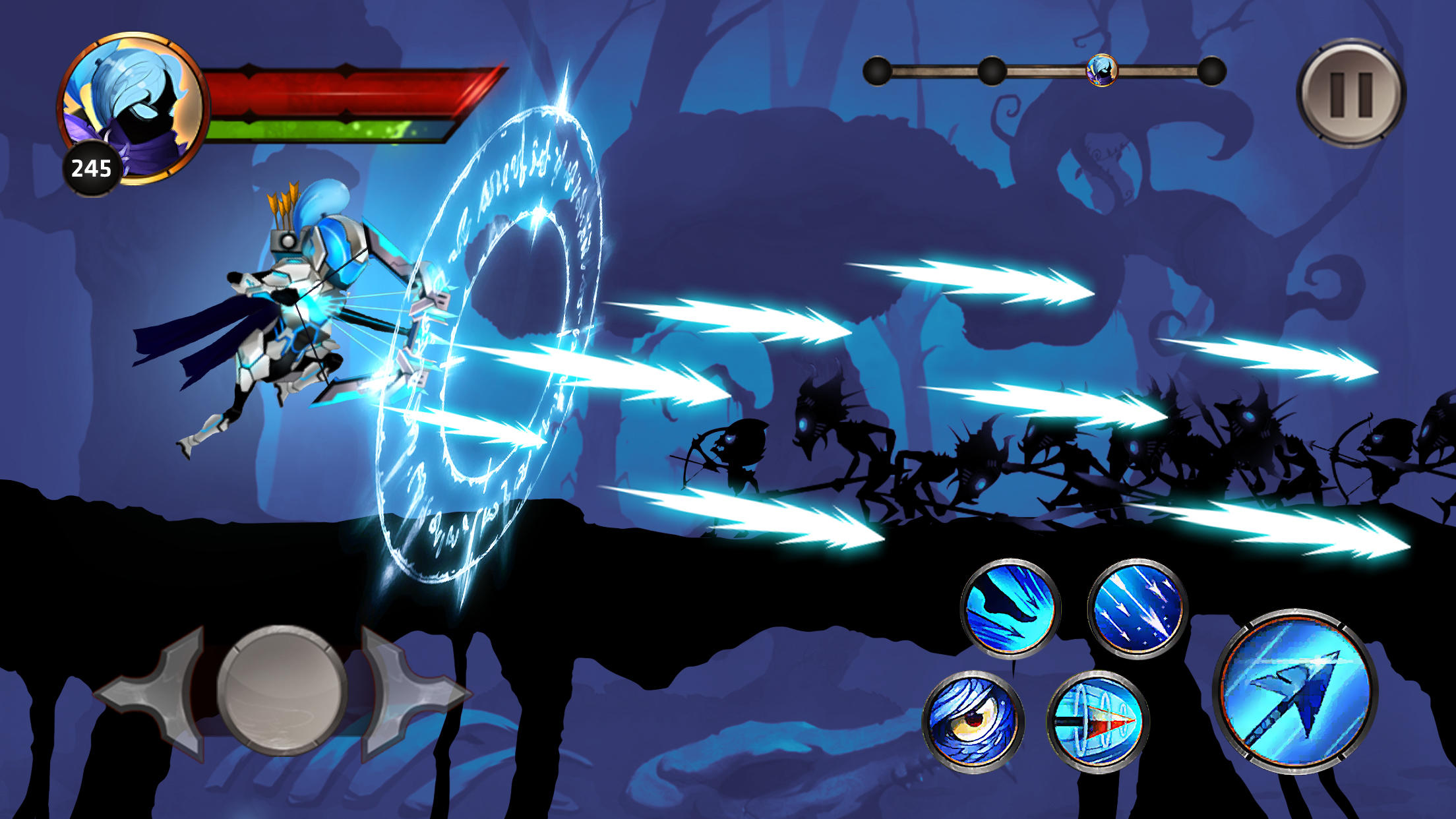The image size is (1456, 819).
Task: Click the green player health bar
Action: pyautogui.click(x=330, y=129)
